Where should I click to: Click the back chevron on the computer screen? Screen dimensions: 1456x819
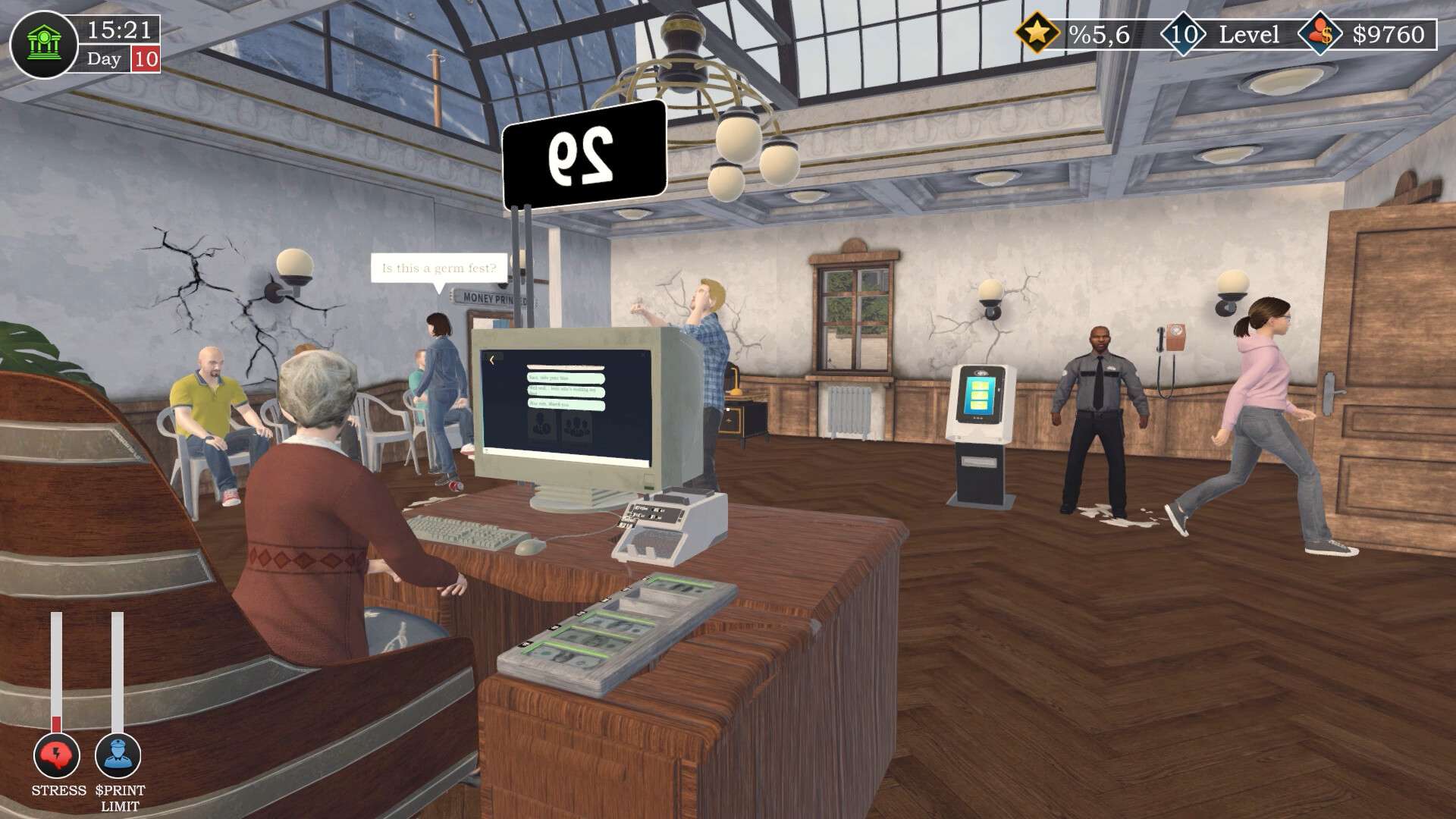[x=491, y=360]
